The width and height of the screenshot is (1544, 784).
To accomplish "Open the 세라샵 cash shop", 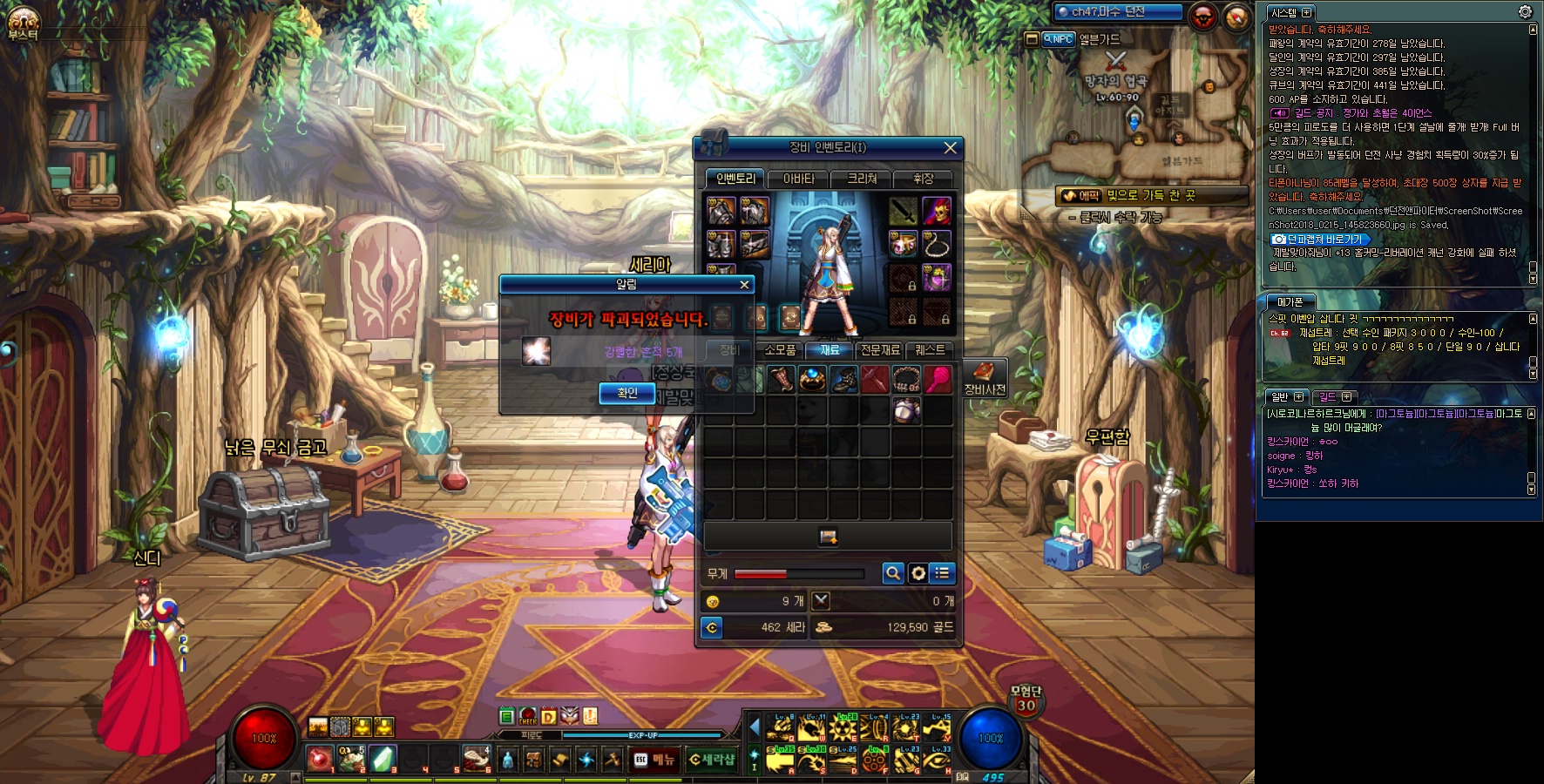I will click(712, 760).
